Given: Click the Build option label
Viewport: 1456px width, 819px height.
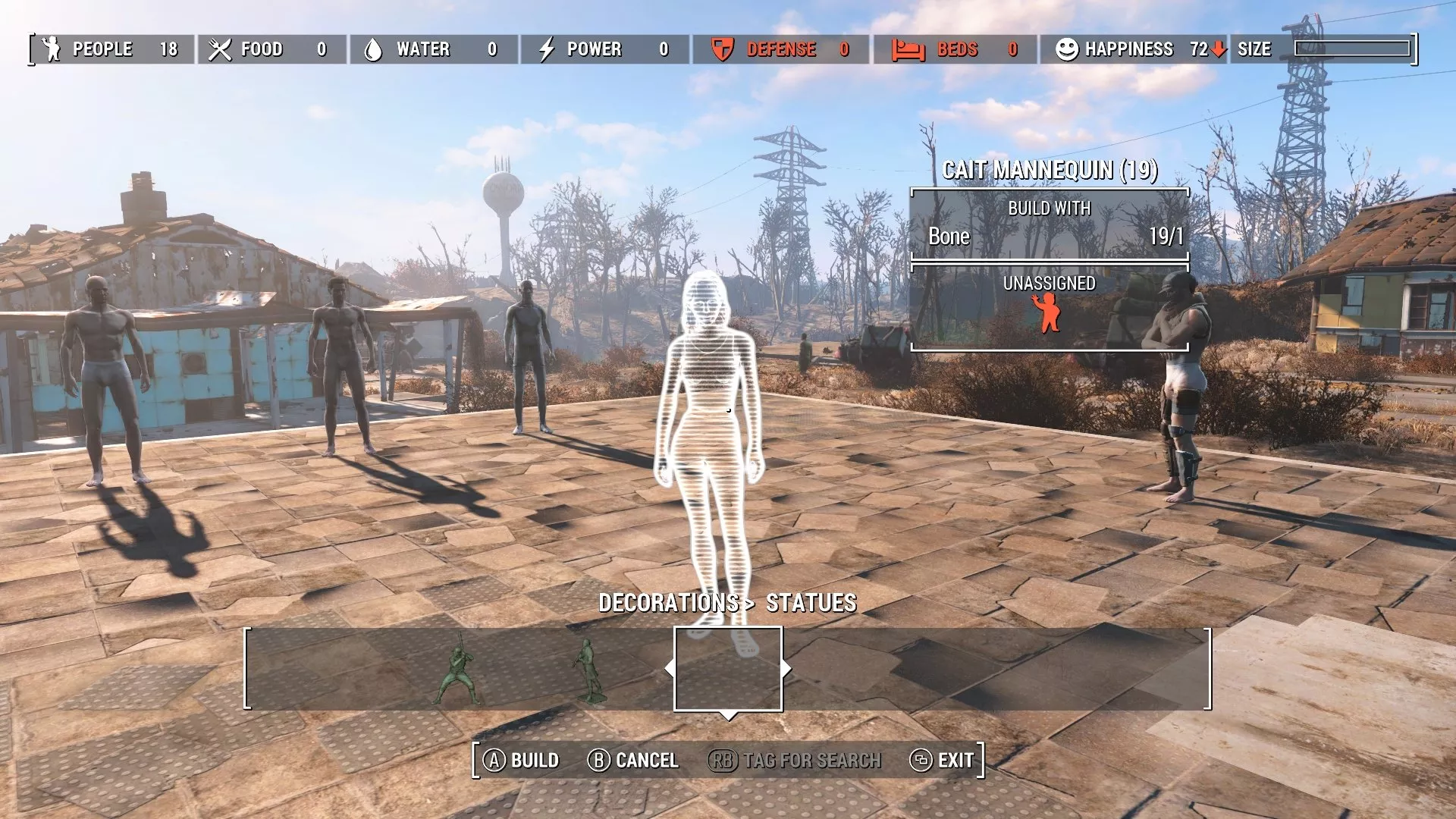Looking at the screenshot, I should [x=534, y=760].
